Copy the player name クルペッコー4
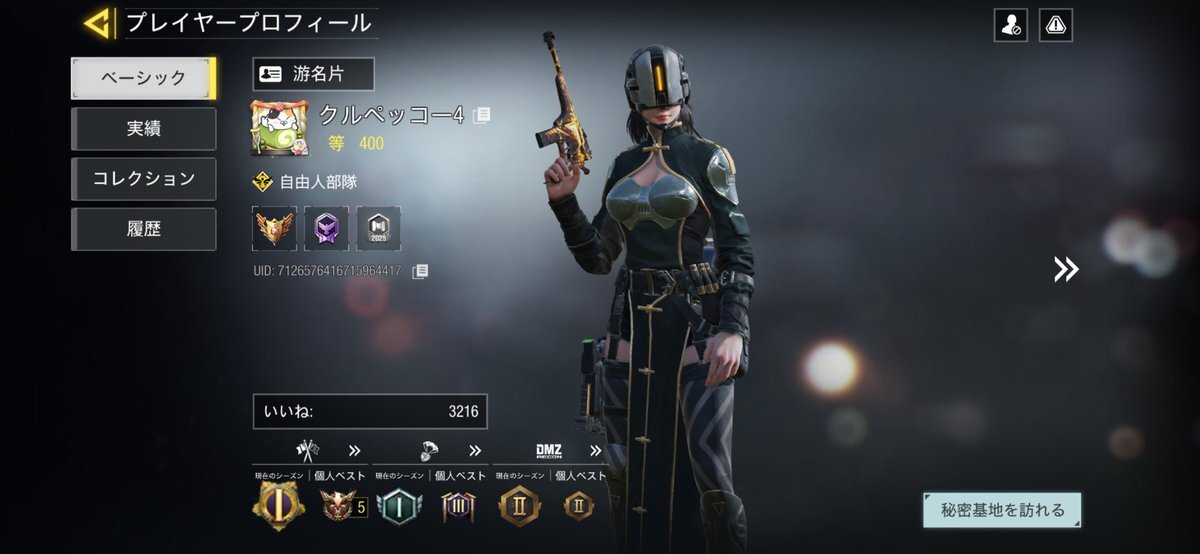Viewport: 1200px width, 554px height. pos(482,115)
